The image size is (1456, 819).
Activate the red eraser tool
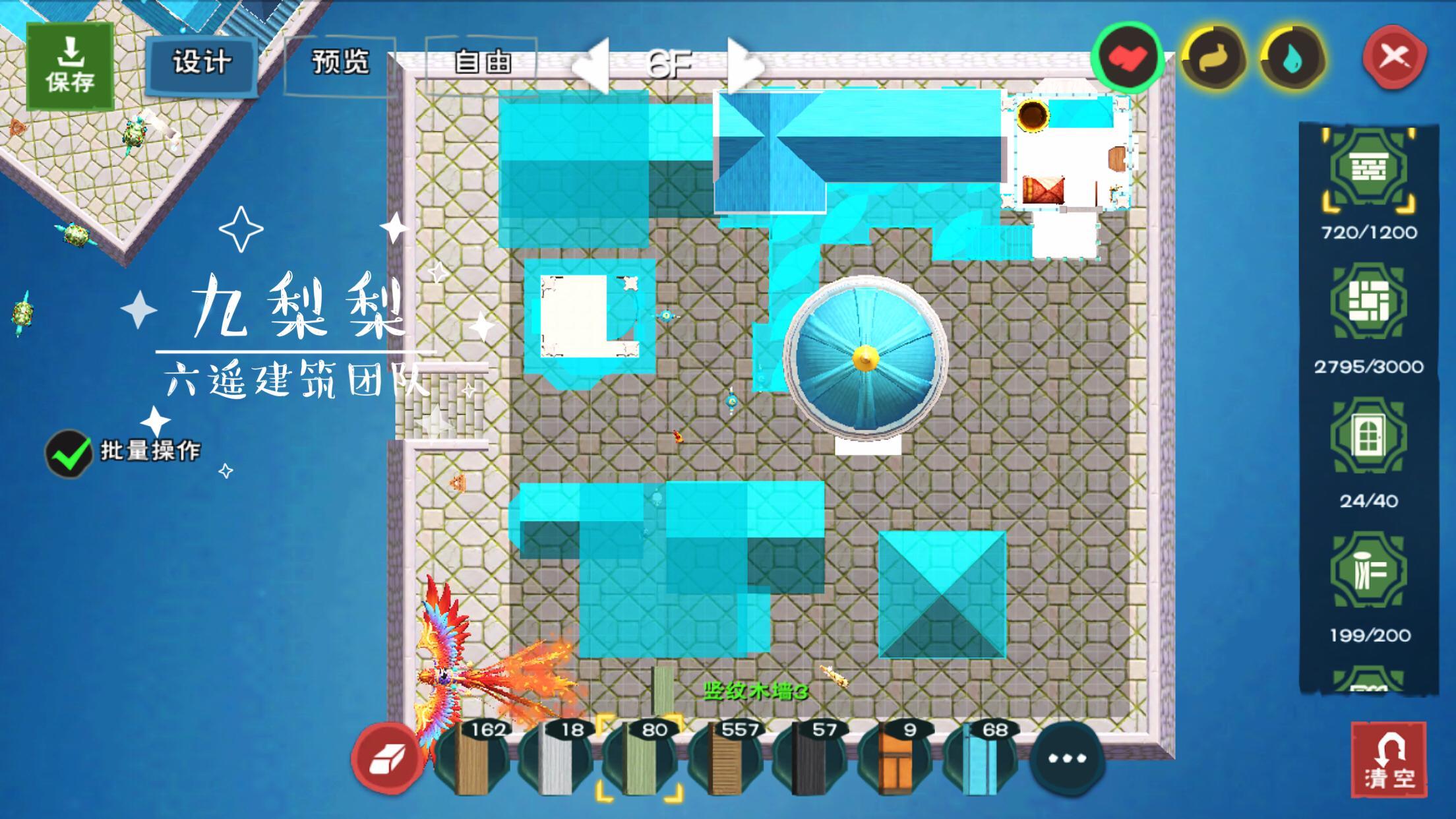pos(387,758)
